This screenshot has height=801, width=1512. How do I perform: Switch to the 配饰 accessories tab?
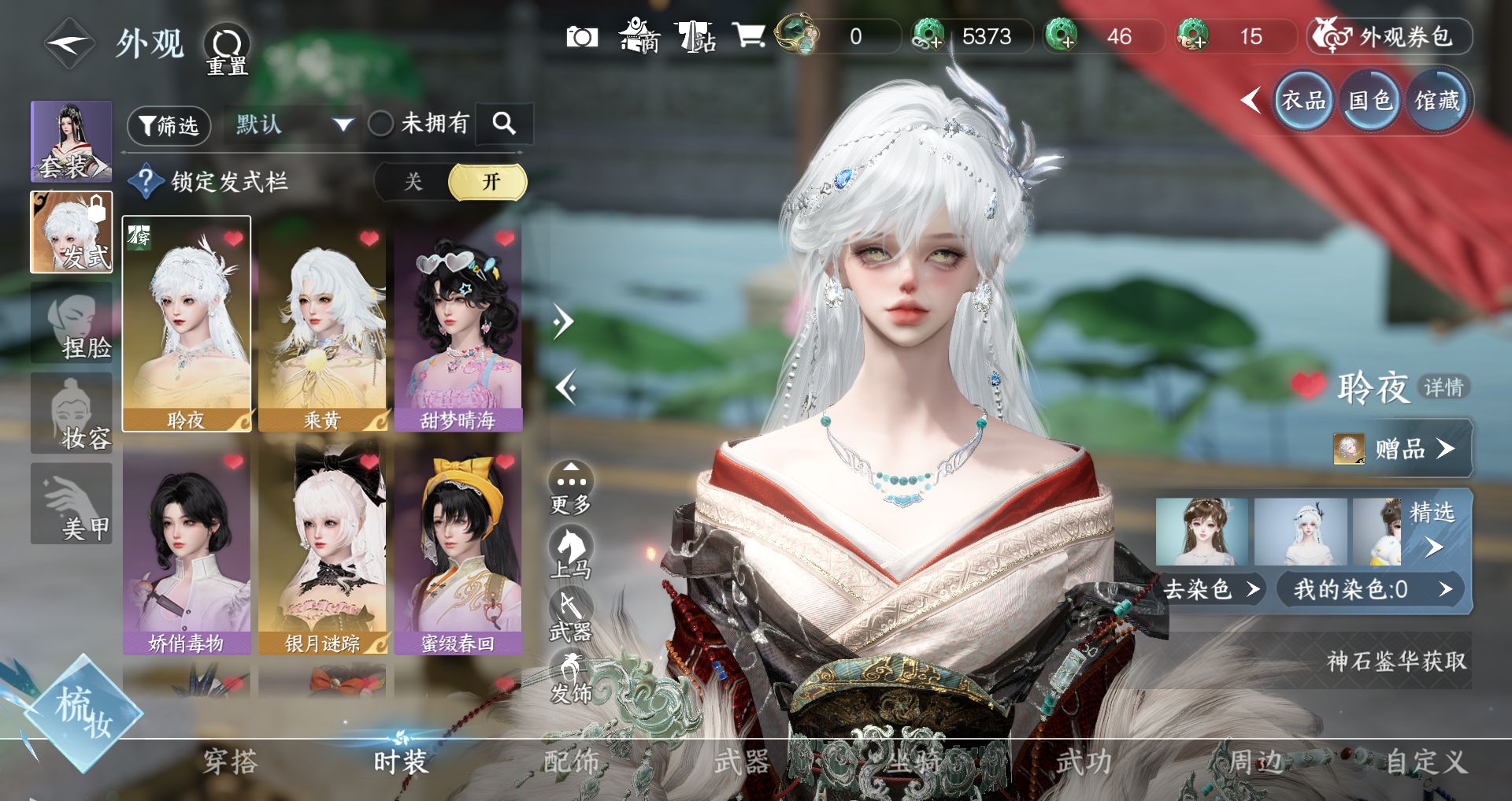coord(572,761)
